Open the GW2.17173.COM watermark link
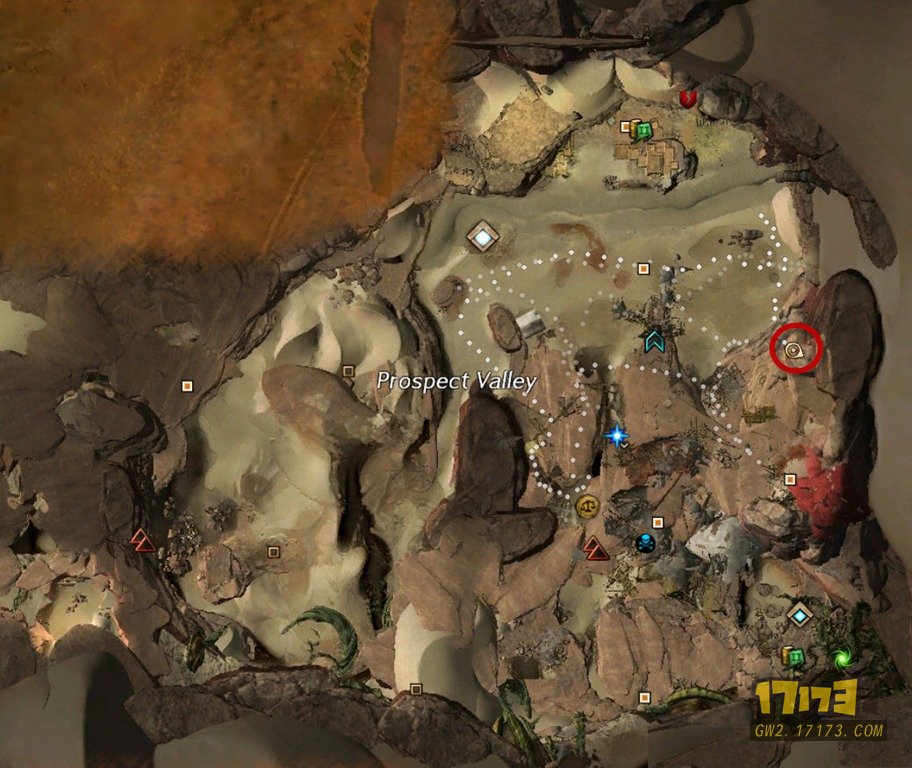Image resolution: width=912 pixels, height=768 pixels. [818, 731]
